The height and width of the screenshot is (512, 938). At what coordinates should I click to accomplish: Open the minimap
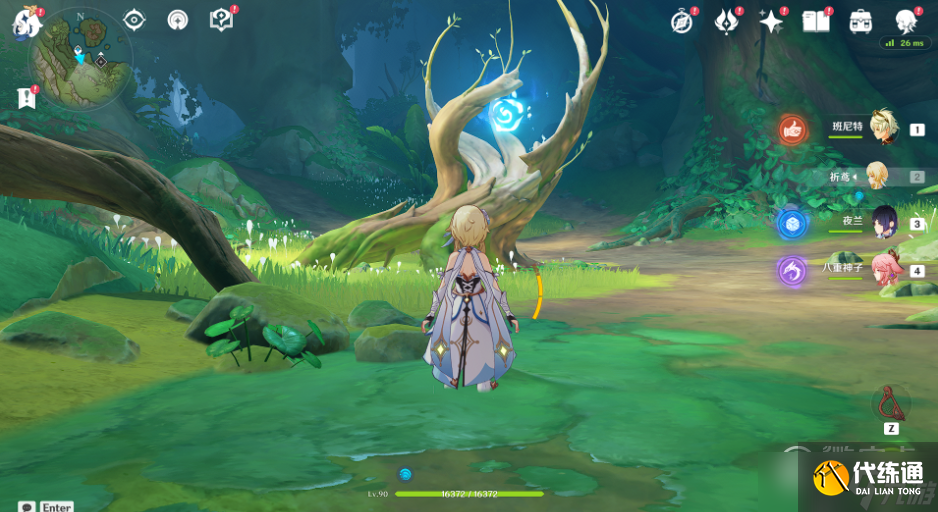click(81, 58)
